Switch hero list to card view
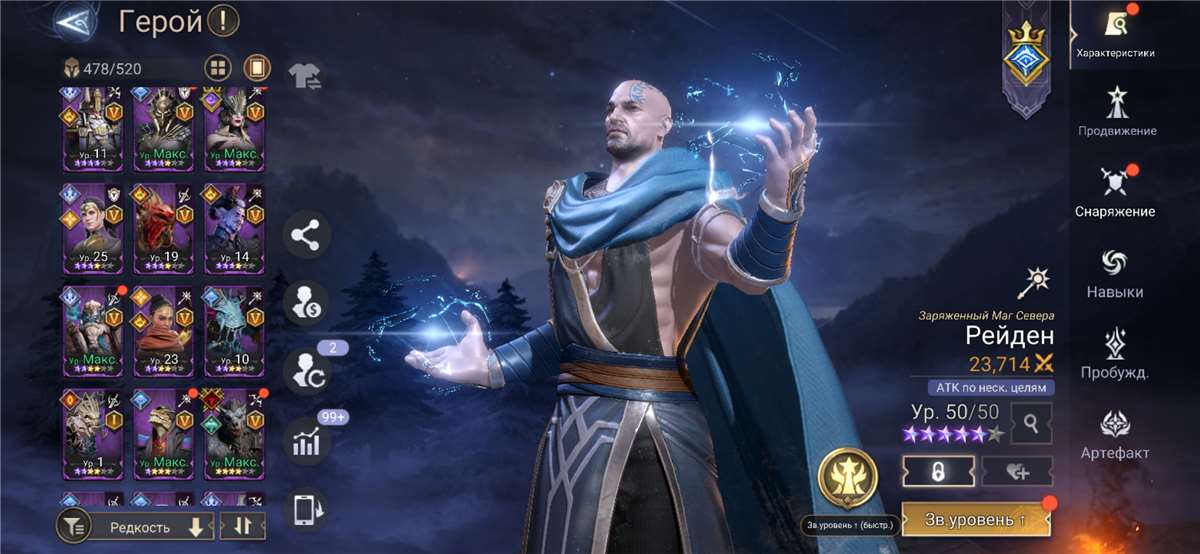This screenshot has height=554, width=1200. click(x=257, y=69)
